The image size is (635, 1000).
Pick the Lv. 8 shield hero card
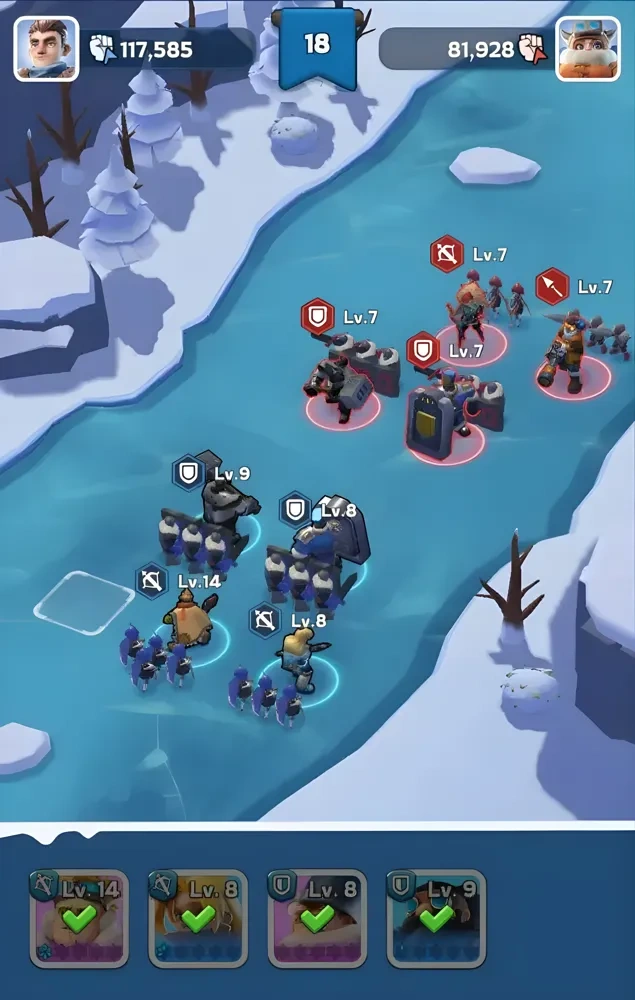tap(317, 918)
